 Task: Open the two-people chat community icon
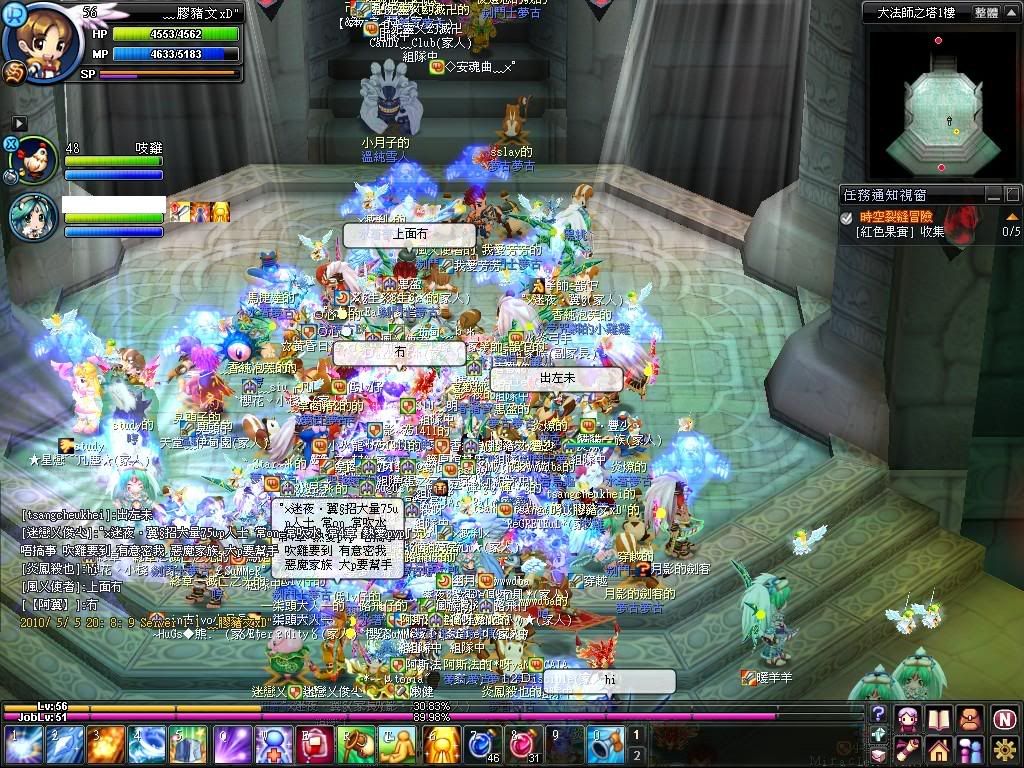(970, 749)
